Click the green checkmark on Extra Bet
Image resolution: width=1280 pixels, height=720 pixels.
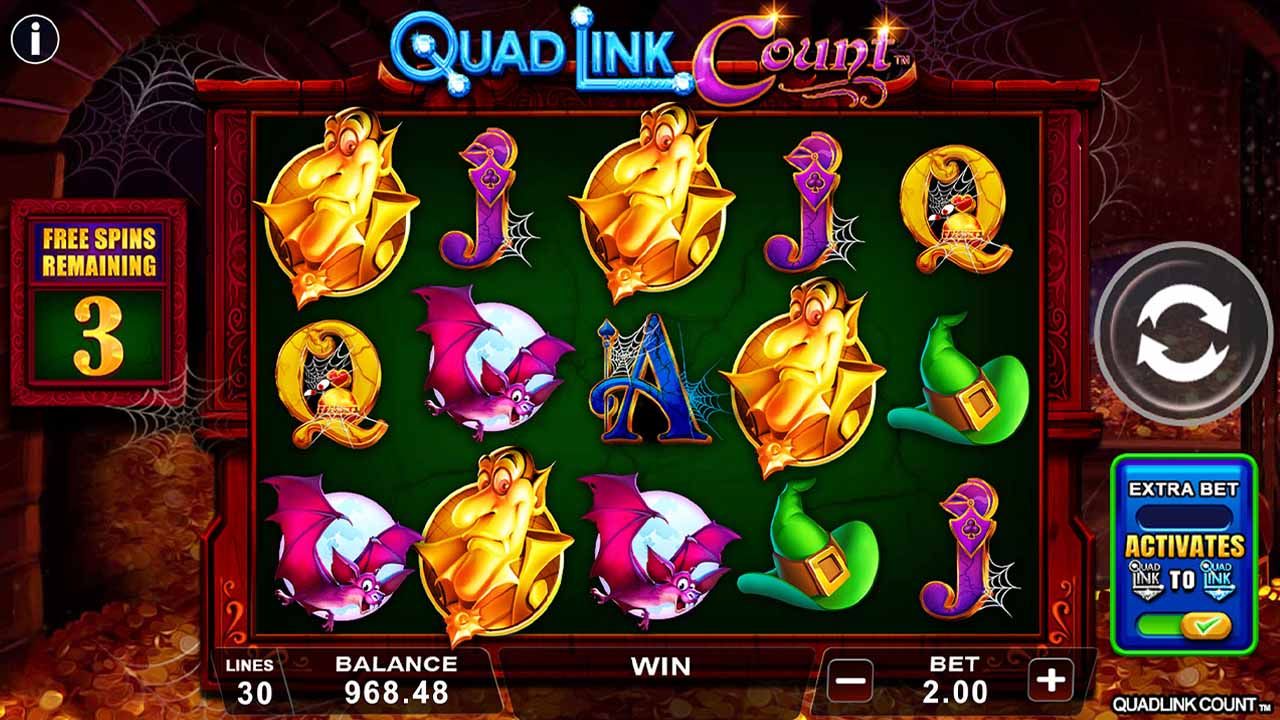click(1205, 623)
